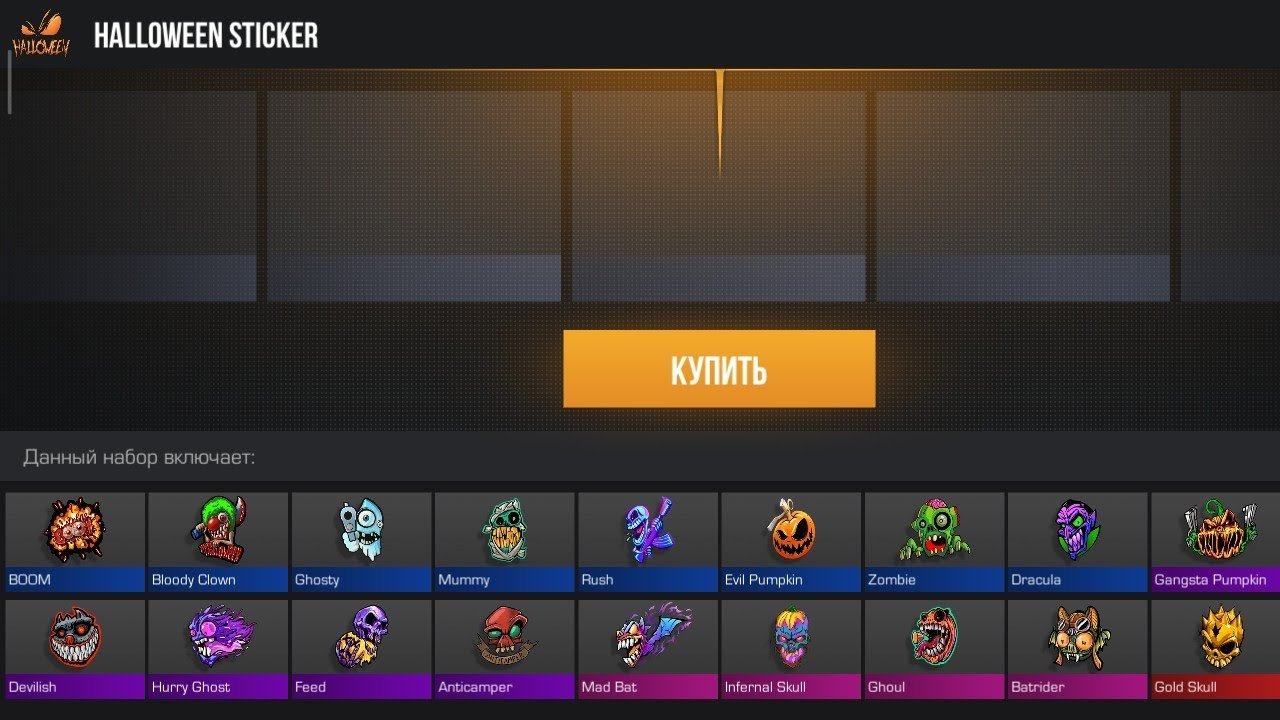Click the orange КУПИТЬ buy button
Screen dimensions: 1280x720
[x=719, y=369]
